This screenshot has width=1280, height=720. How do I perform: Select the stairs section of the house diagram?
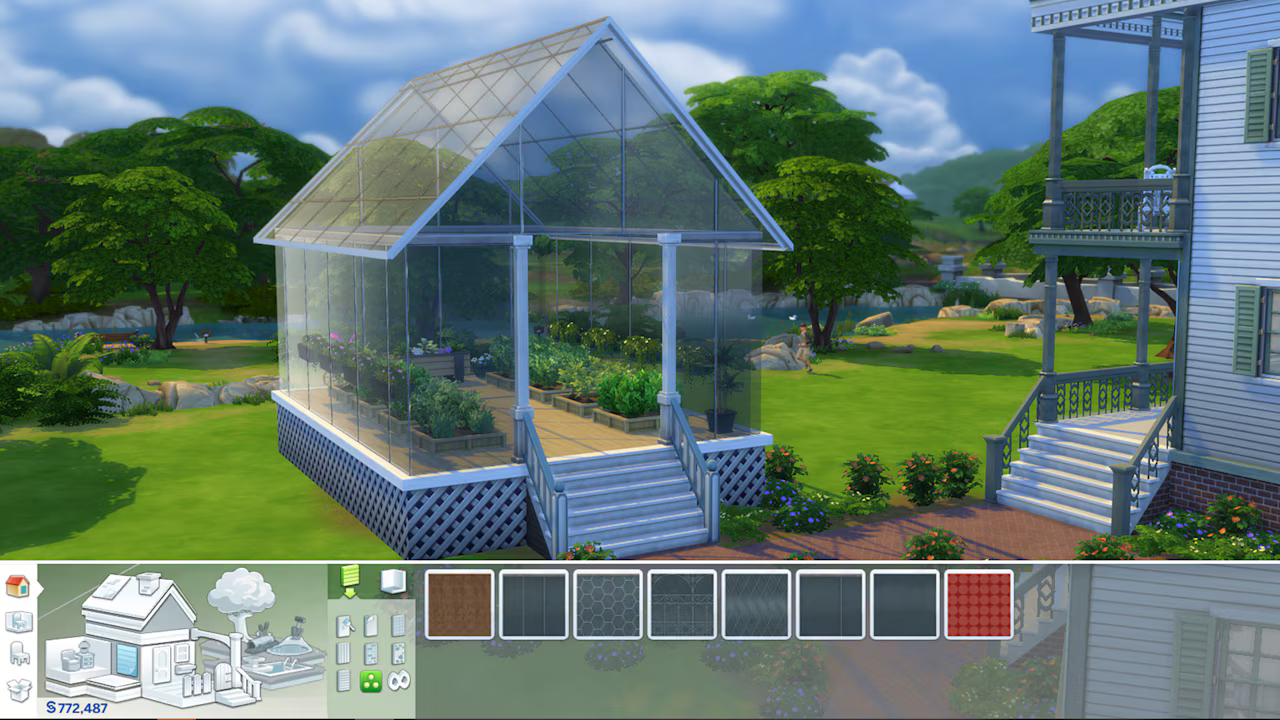point(234,697)
